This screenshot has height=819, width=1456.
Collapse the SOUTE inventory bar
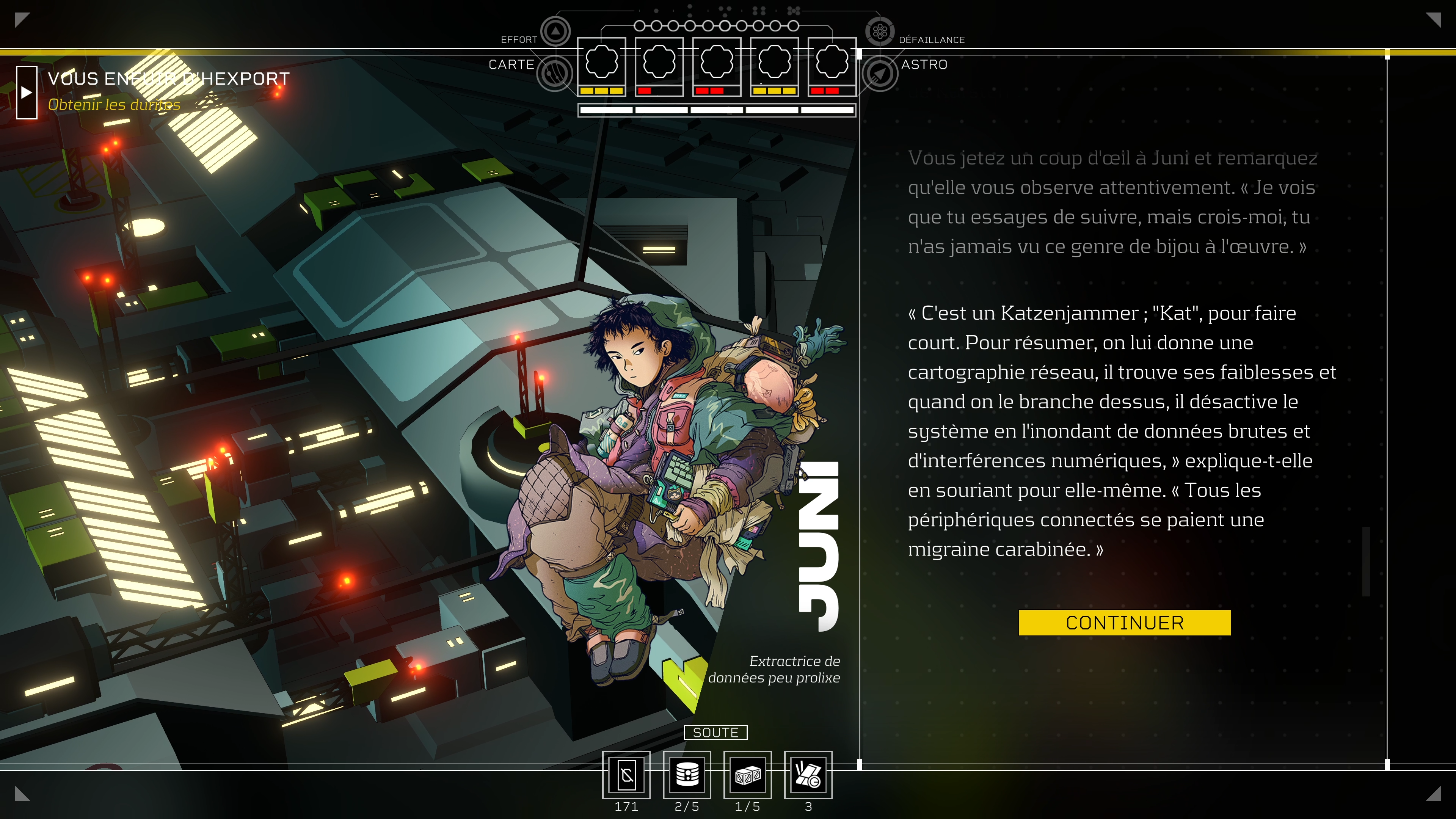pos(716,733)
